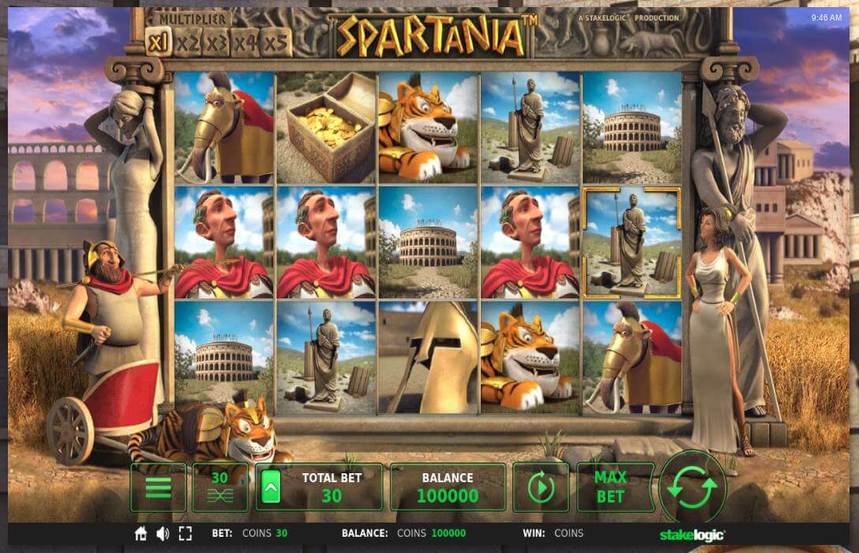
Task: Open the 30 paylines selector
Action: coord(219,488)
